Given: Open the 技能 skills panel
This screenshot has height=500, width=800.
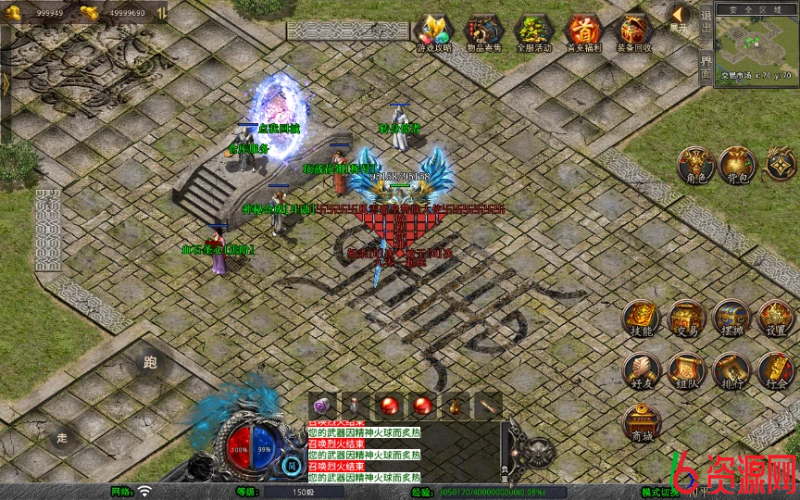Looking at the screenshot, I should [641, 318].
